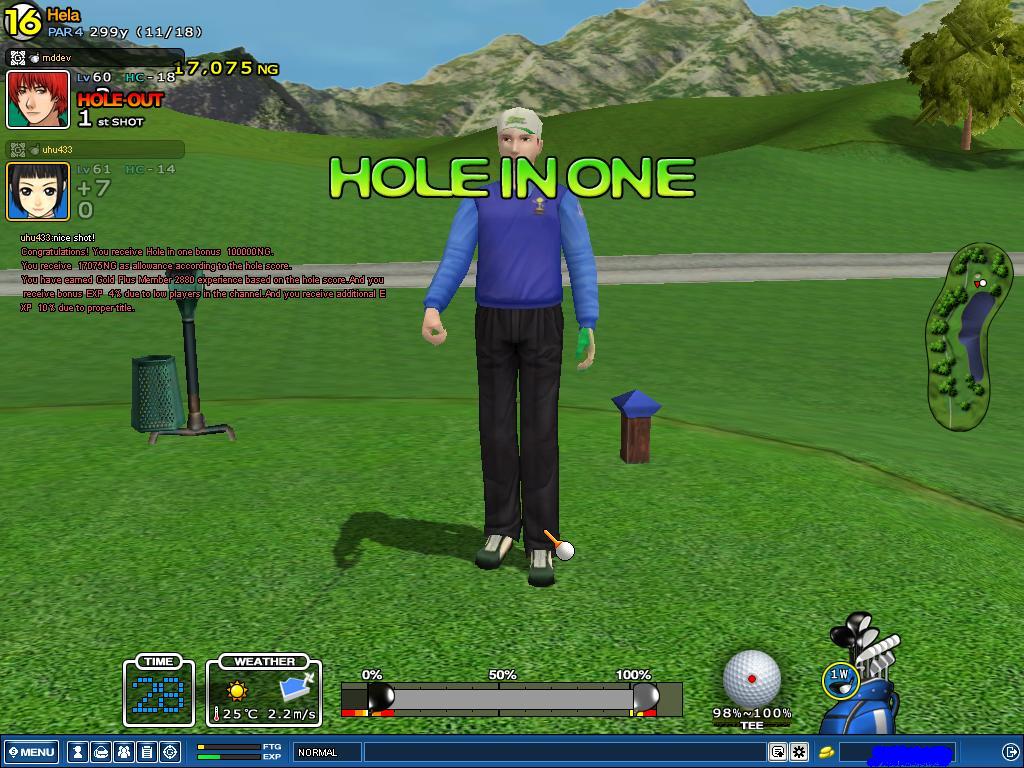Click the gold coins icon
The height and width of the screenshot is (768, 1024).
pyautogui.click(x=827, y=752)
